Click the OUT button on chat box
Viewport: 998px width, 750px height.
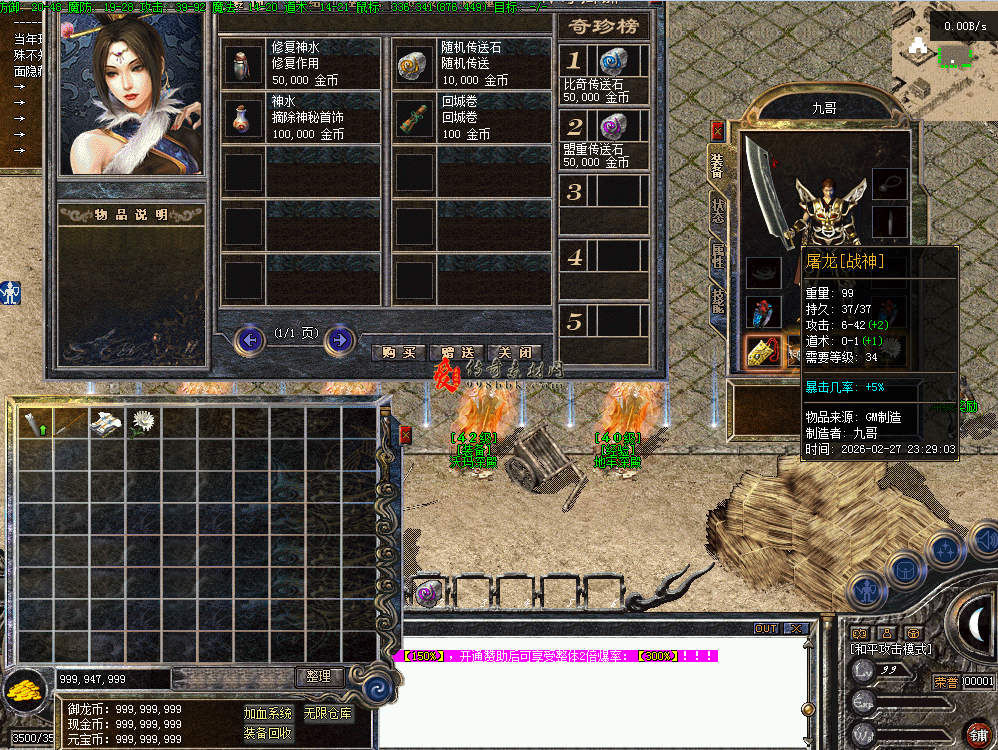tap(766, 628)
